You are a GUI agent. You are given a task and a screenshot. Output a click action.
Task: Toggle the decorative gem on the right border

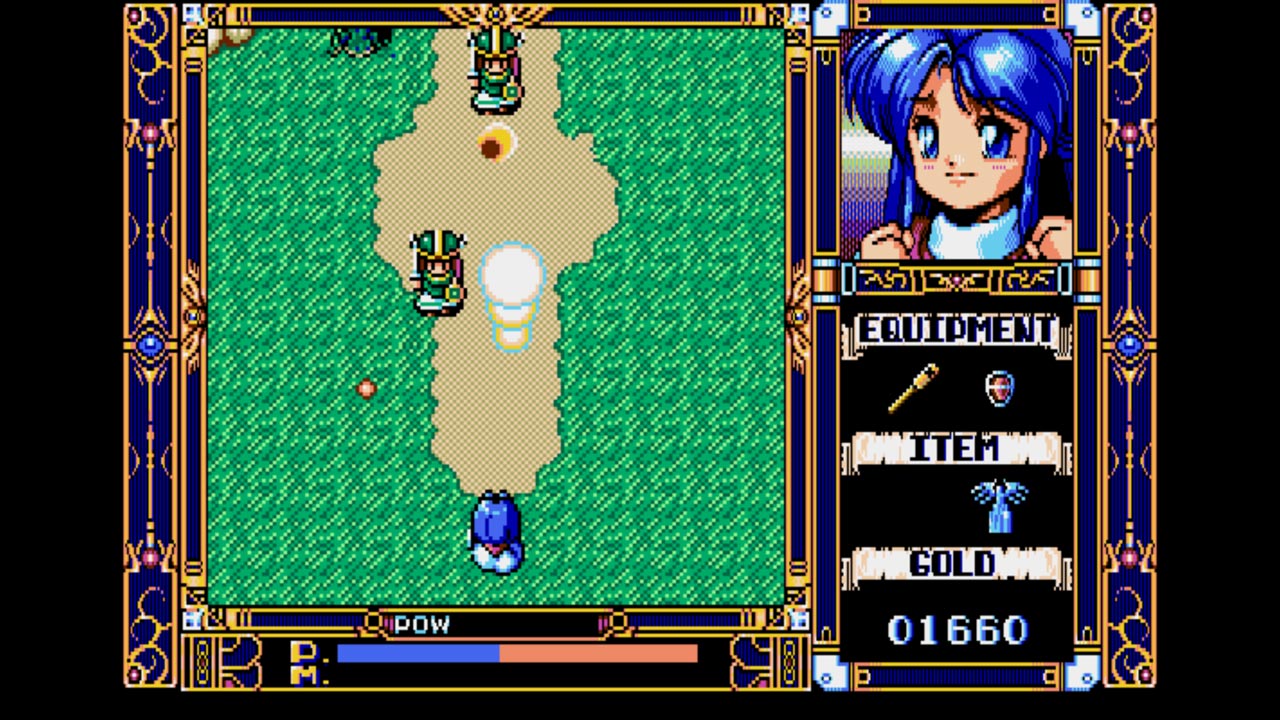tap(1129, 343)
